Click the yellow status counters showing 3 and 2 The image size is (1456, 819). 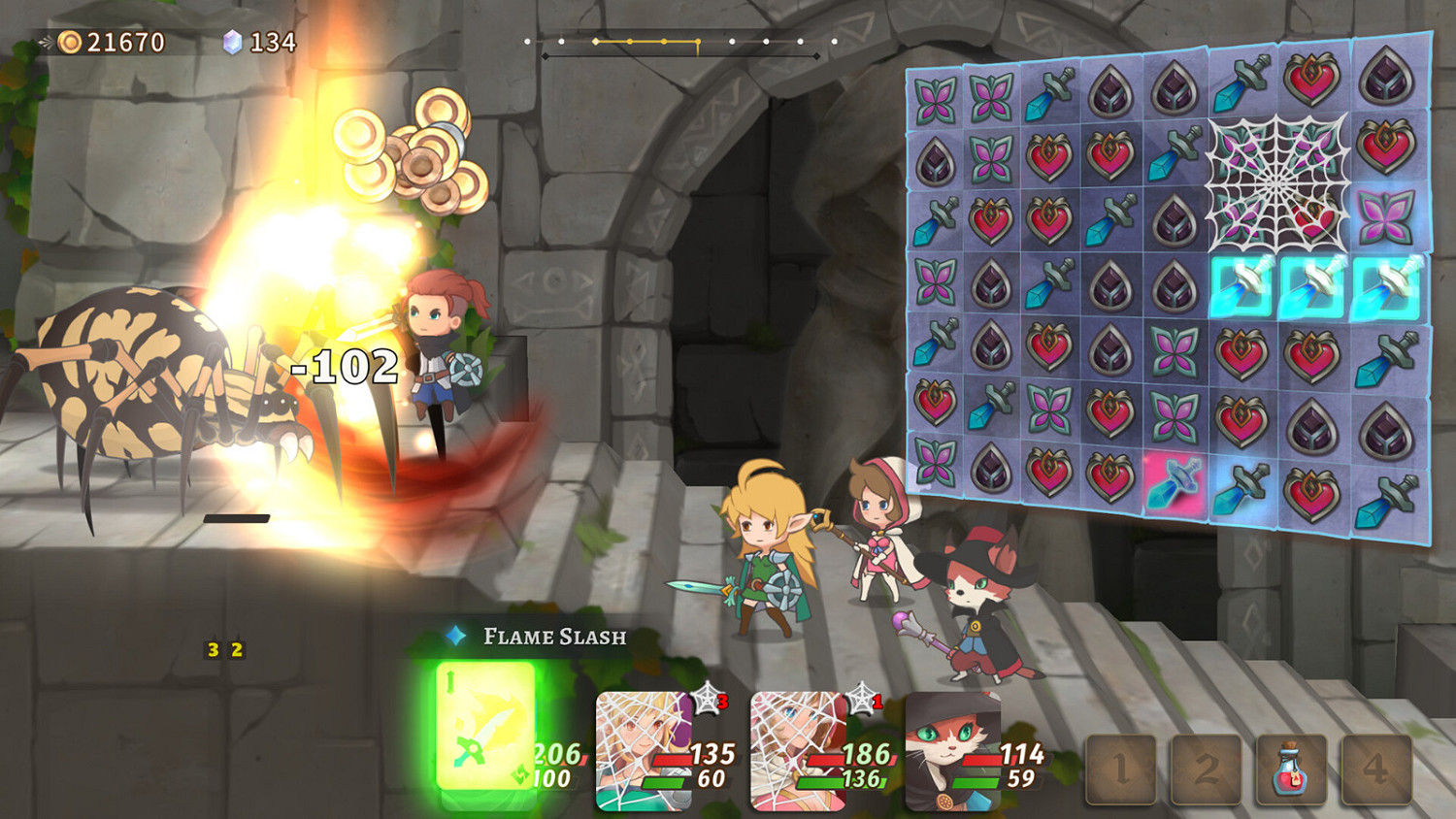pyautogui.click(x=222, y=650)
